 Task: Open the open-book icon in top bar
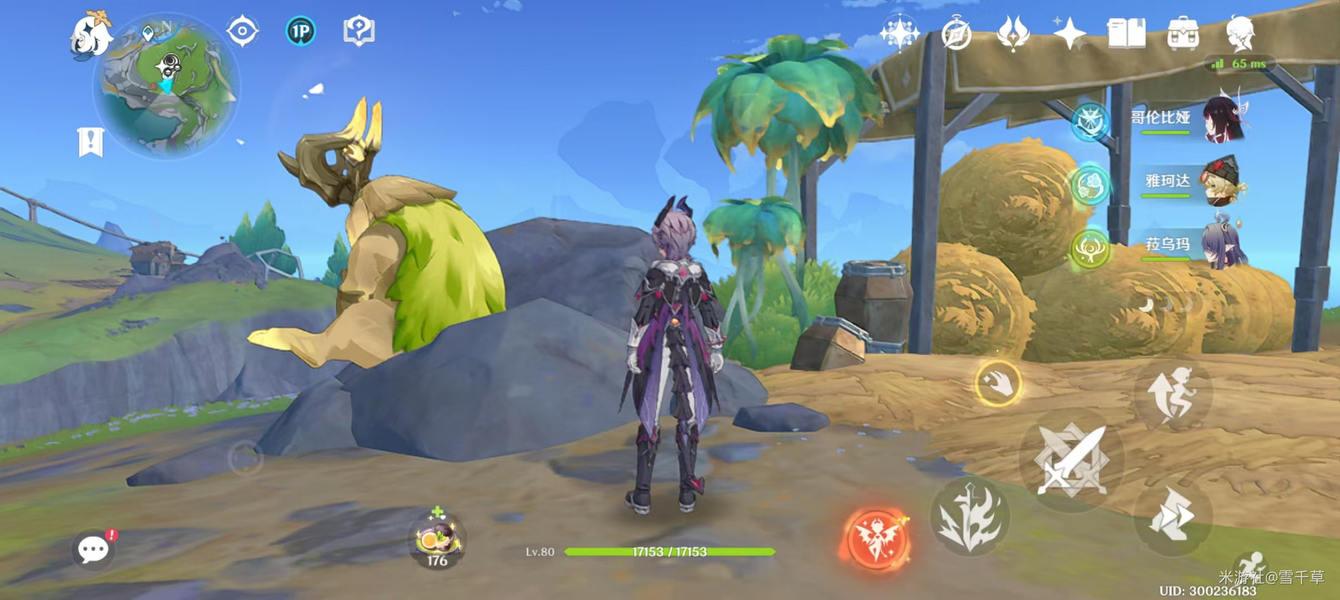[1126, 33]
